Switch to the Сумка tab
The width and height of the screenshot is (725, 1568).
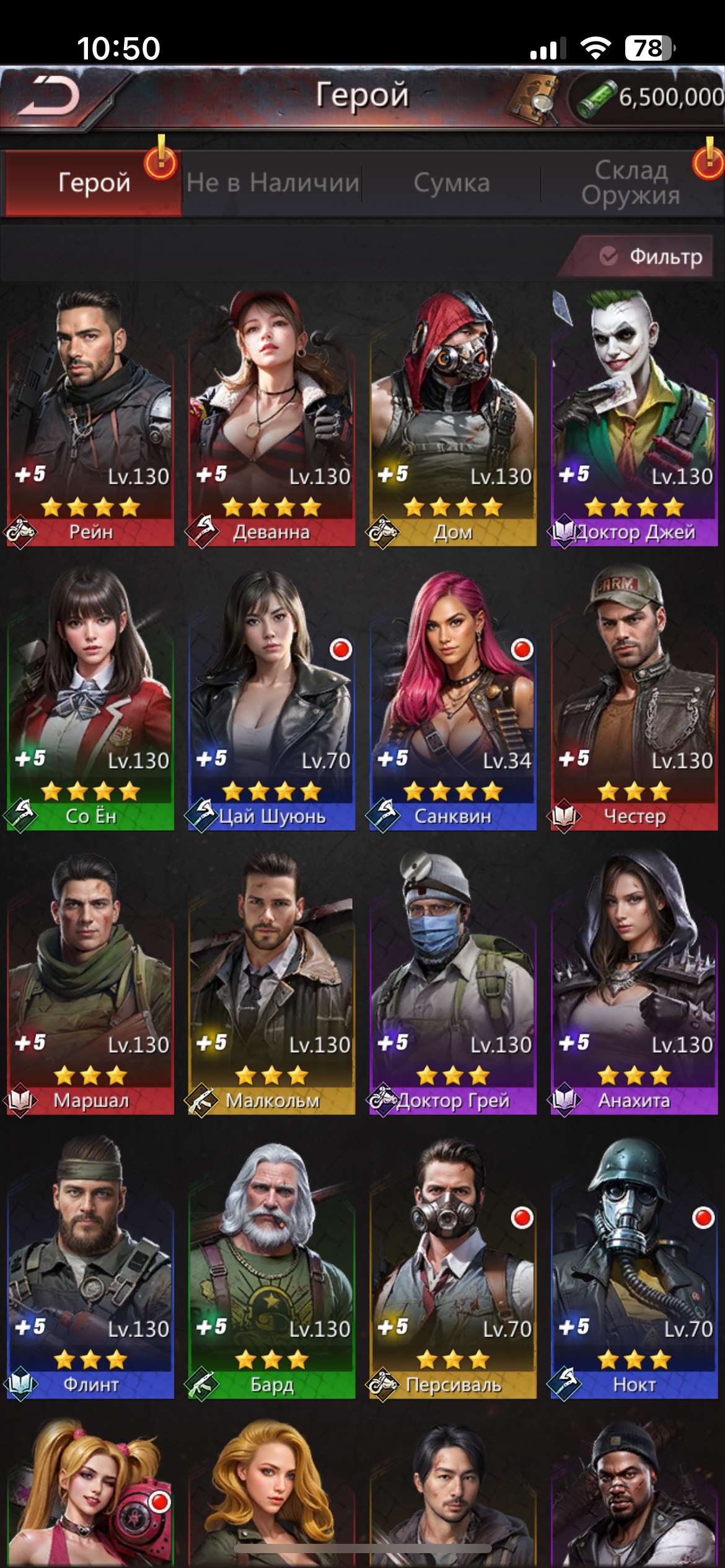point(452,183)
